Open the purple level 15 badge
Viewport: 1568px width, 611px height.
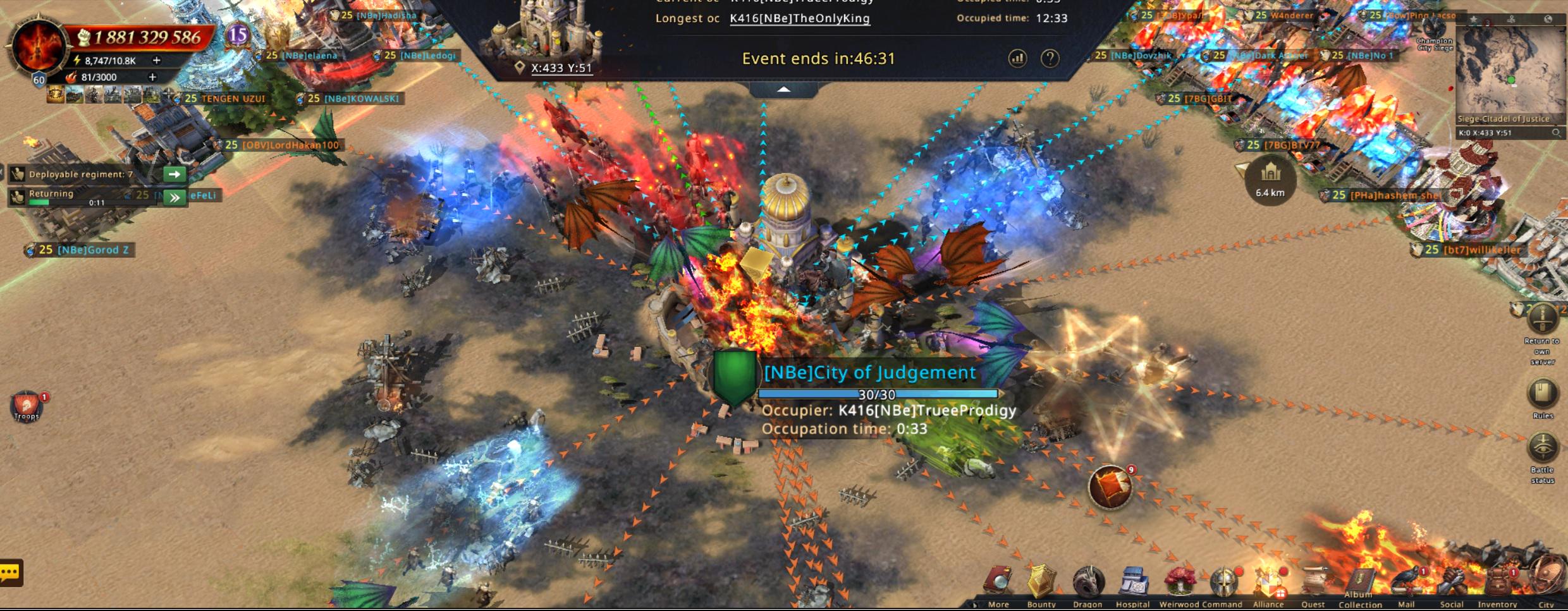coord(237,35)
